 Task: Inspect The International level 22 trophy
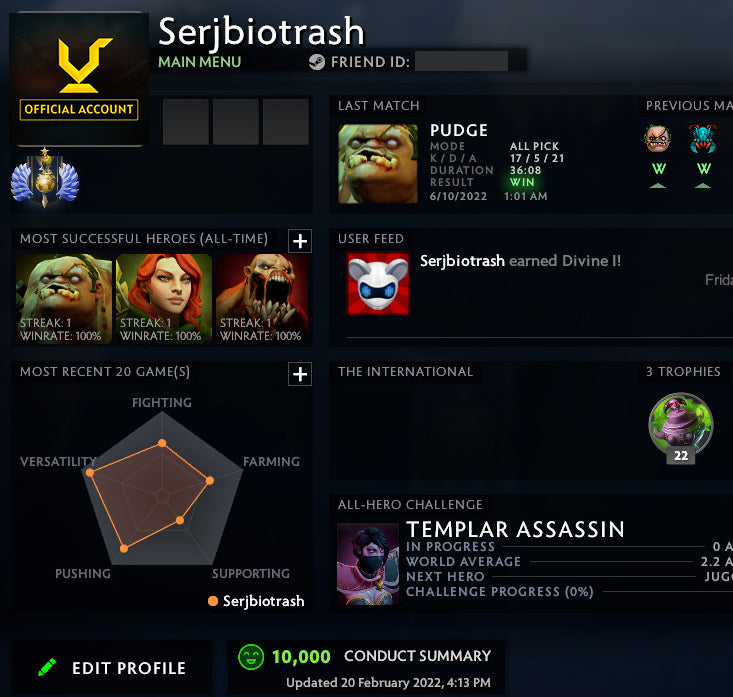(x=680, y=423)
